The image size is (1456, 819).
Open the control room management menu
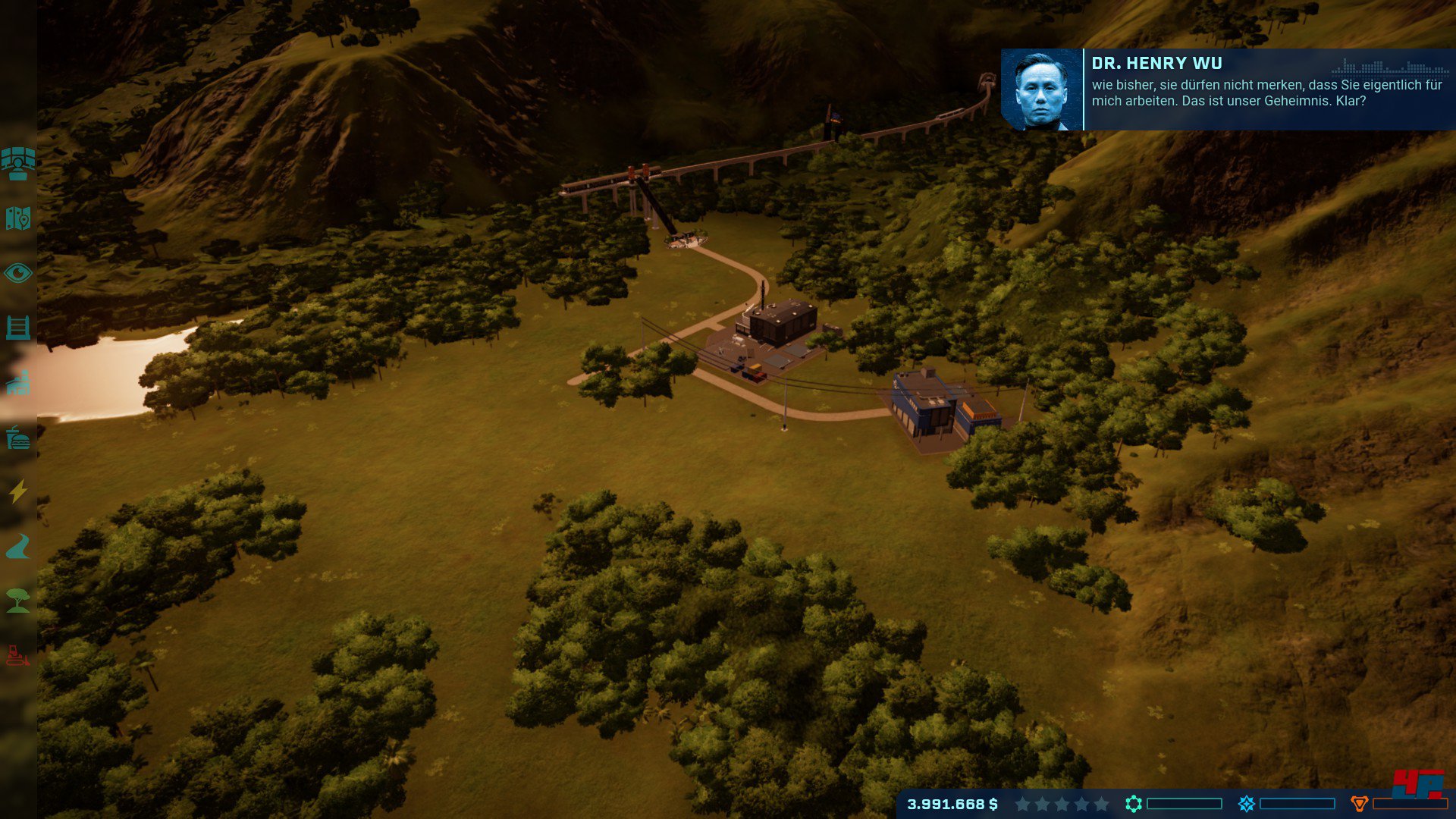[x=18, y=163]
